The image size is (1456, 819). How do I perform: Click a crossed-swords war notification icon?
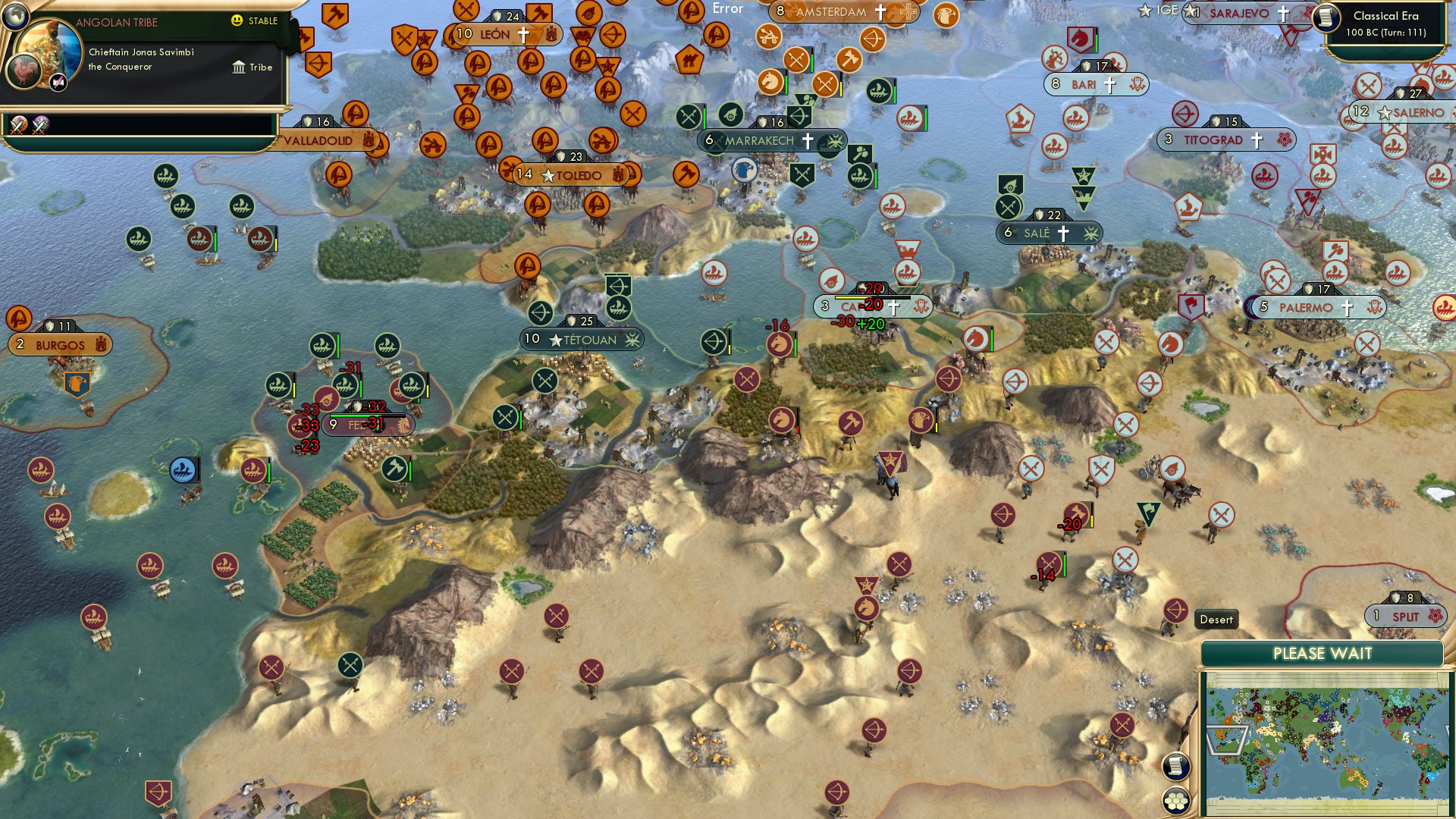point(19,124)
